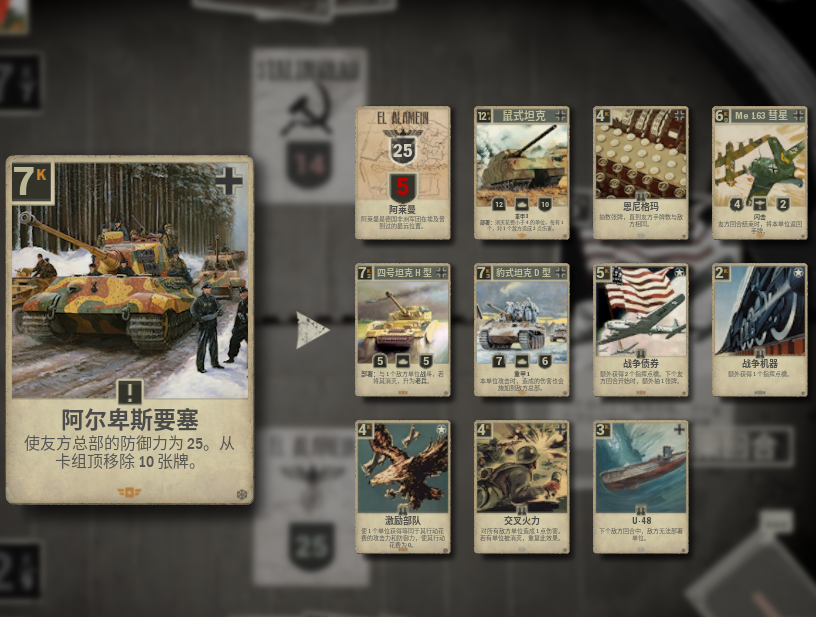Pick the 豹式坦克 D 型 card

(x=521, y=330)
